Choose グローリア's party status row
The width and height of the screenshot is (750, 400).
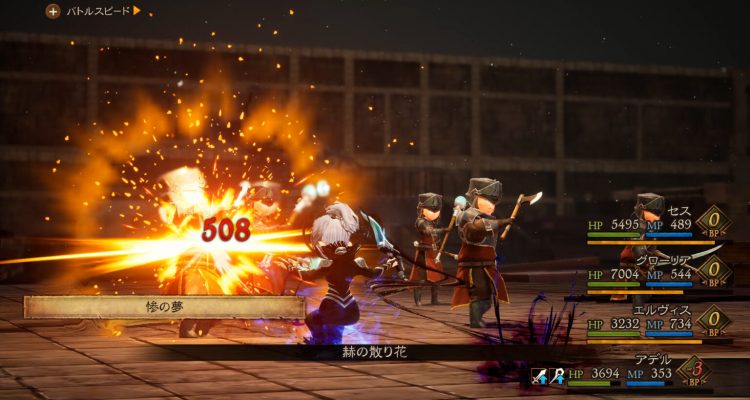tap(650, 272)
